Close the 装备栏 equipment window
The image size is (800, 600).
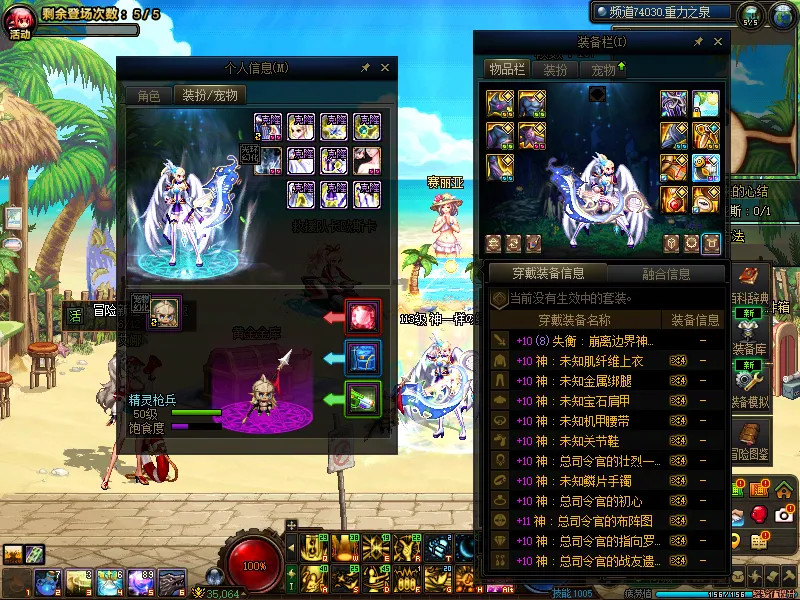pyautogui.click(x=718, y=42)
